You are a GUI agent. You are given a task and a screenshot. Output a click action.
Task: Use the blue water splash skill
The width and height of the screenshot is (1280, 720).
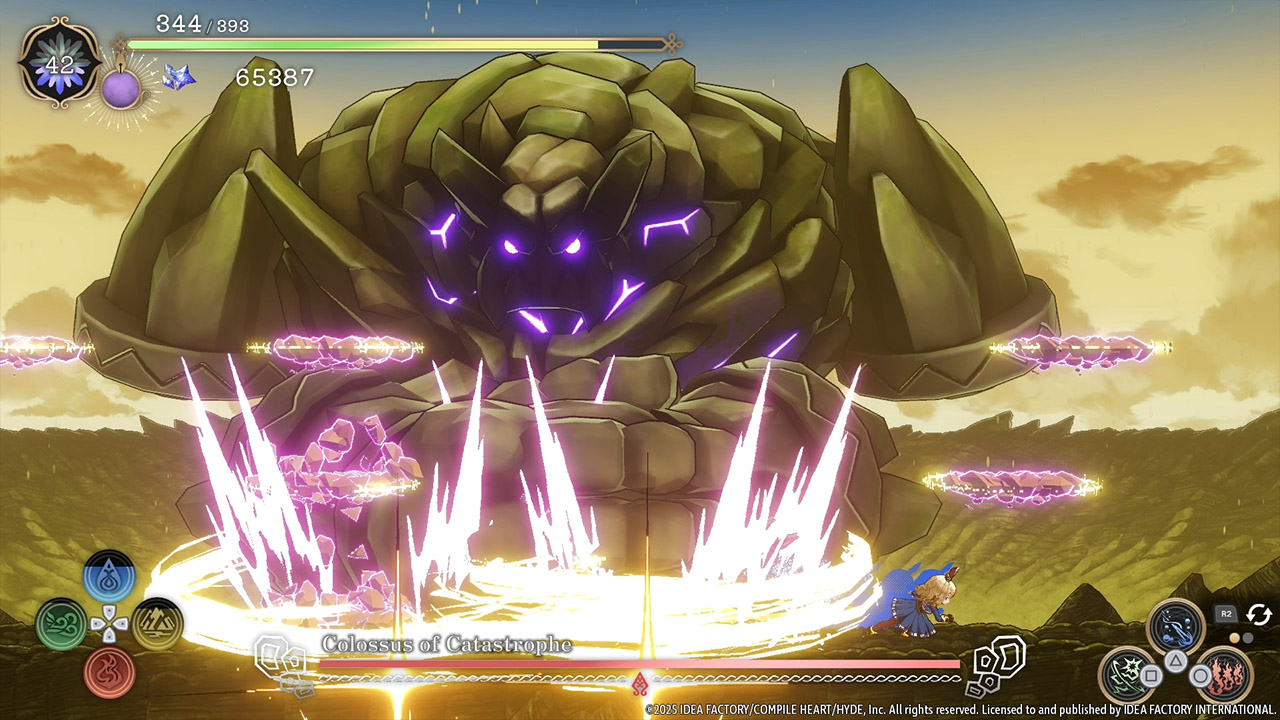coord(1175,626)
